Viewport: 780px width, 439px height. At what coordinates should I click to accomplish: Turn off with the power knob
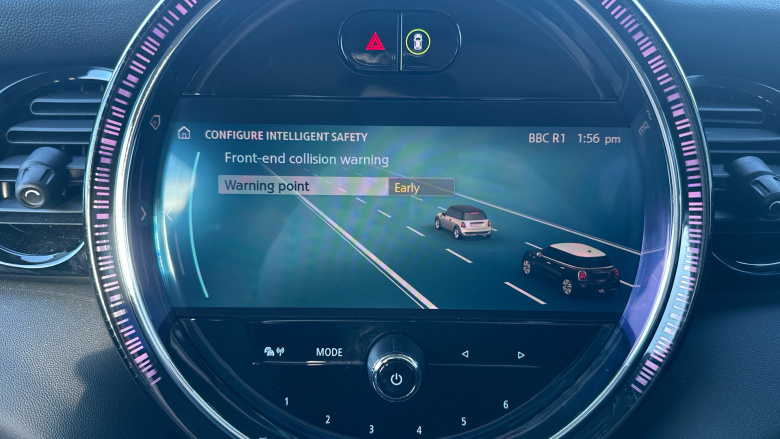click(x=396, y=378)
